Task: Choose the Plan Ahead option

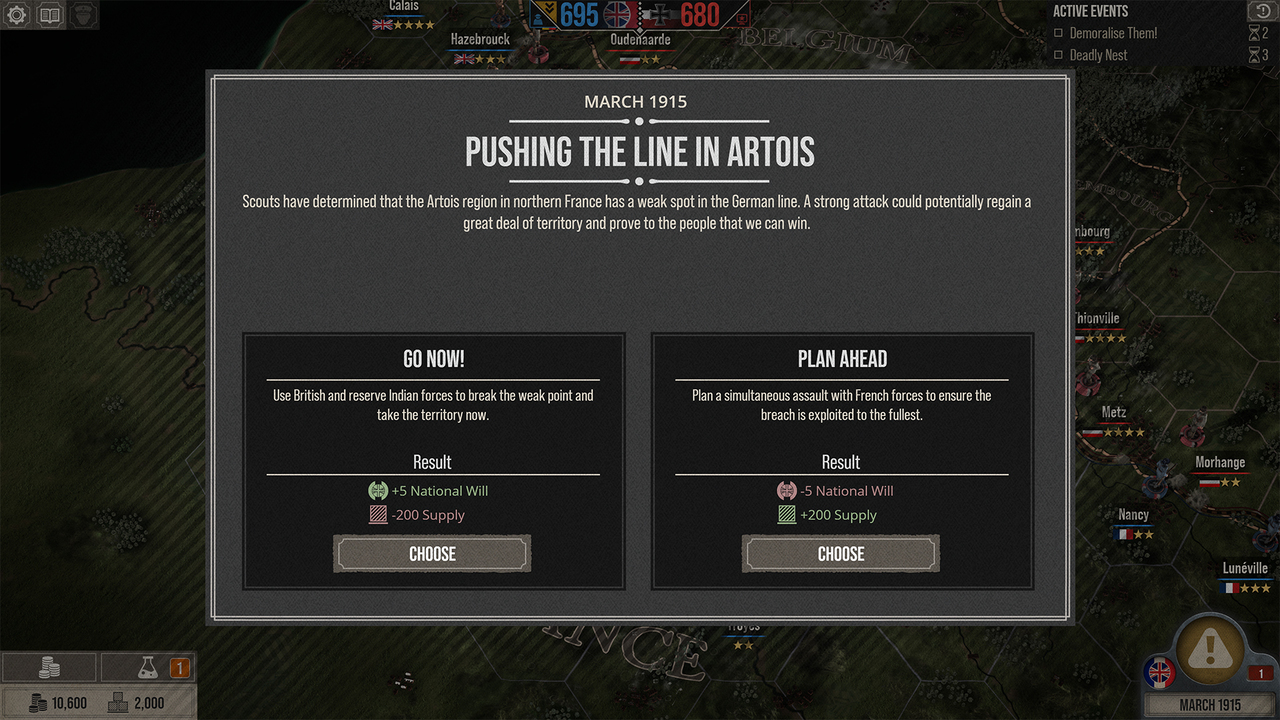Action: [x=840, y=554]
